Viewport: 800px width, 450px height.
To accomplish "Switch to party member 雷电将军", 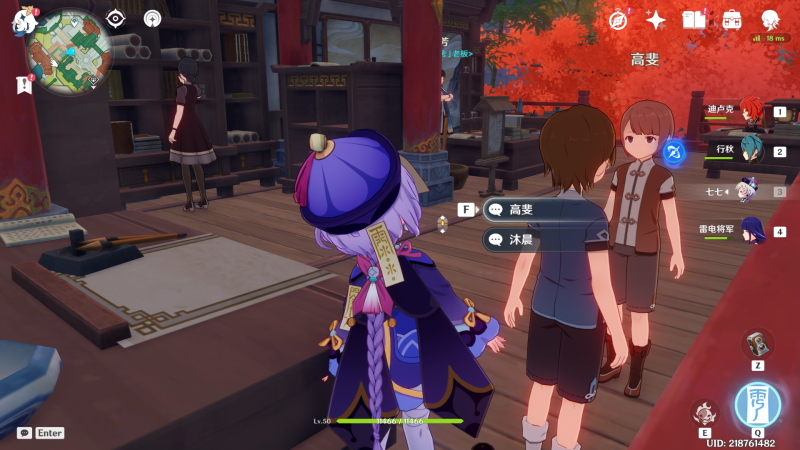I will click(x=750, y=231).
